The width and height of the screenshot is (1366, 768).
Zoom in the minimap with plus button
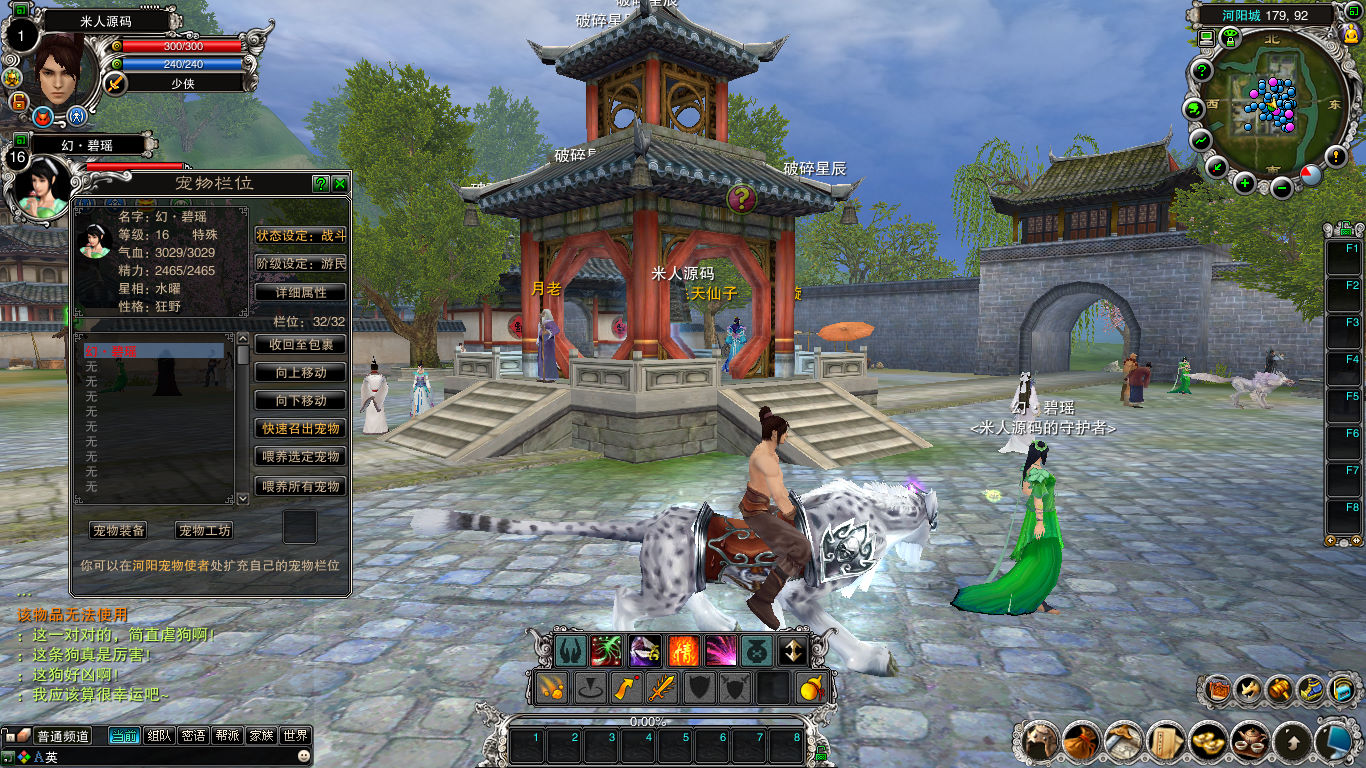[x=1245, y=183]
